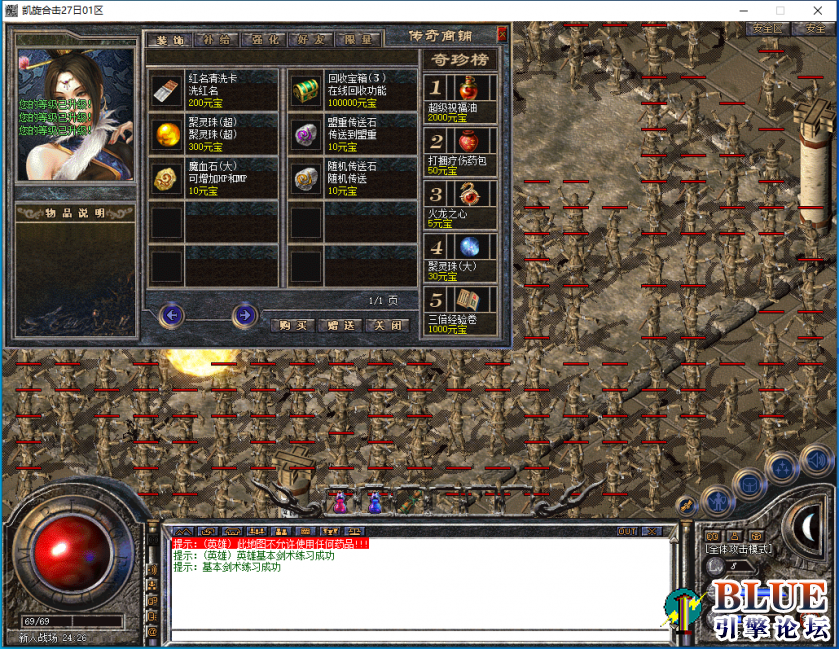Screen dimensions: 839x649
Task: Gift the item with 赠送 button
Action: (x=339, y=325)
